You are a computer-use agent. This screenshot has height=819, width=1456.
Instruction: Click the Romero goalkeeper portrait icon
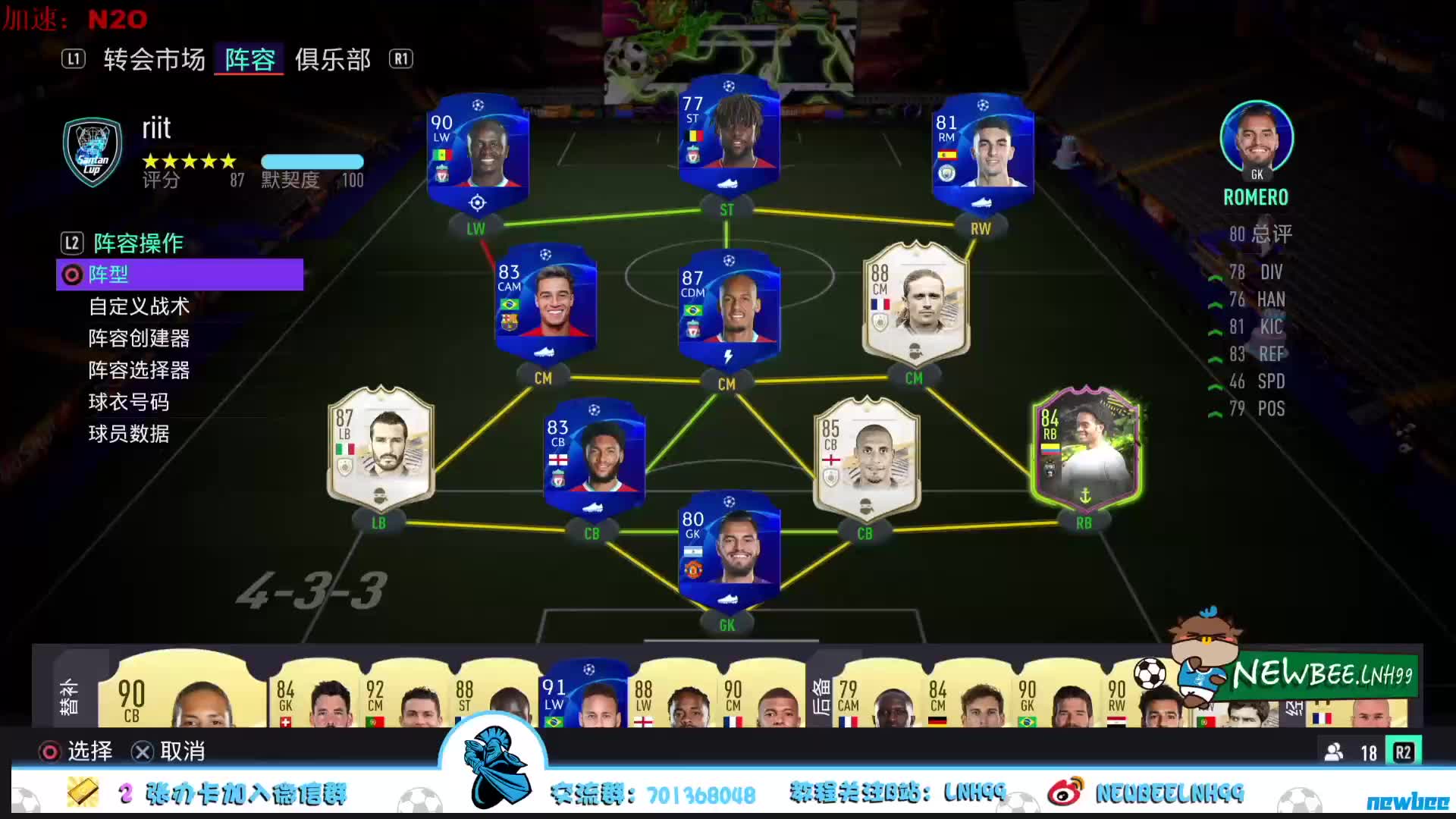[x=1256, y=138]
